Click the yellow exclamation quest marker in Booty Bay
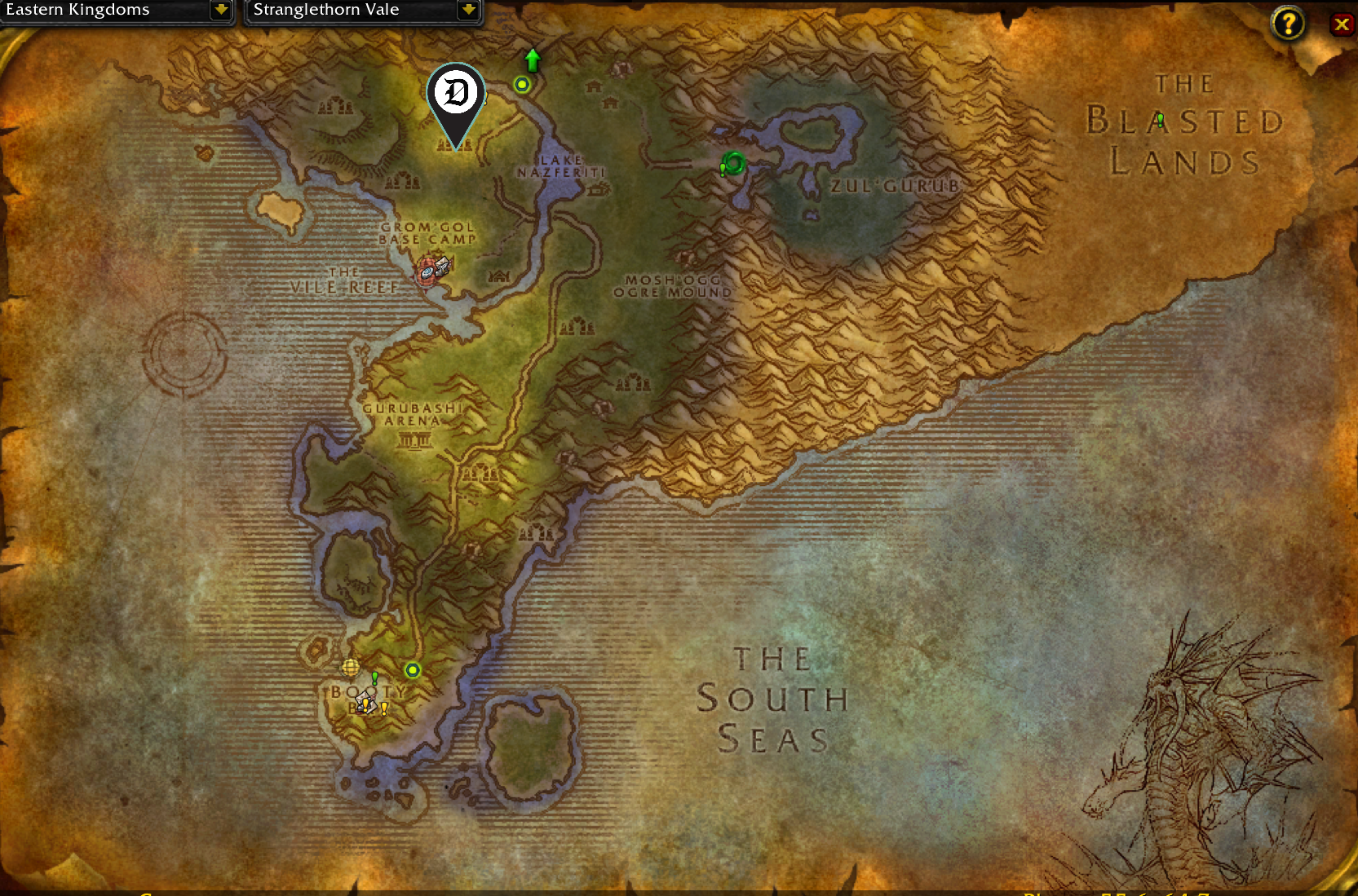The height and width of the screenshot is (896, 1358). coord(365,705)
